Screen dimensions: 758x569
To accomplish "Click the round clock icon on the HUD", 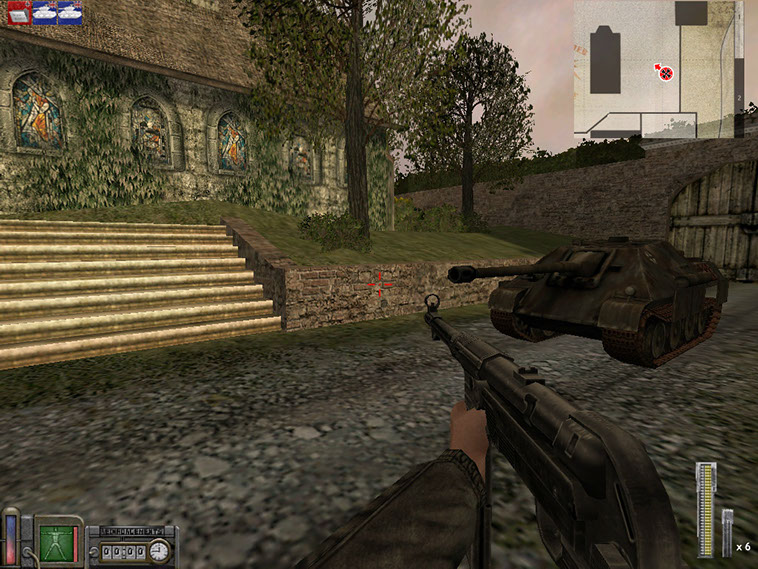I will click(160, 550).
